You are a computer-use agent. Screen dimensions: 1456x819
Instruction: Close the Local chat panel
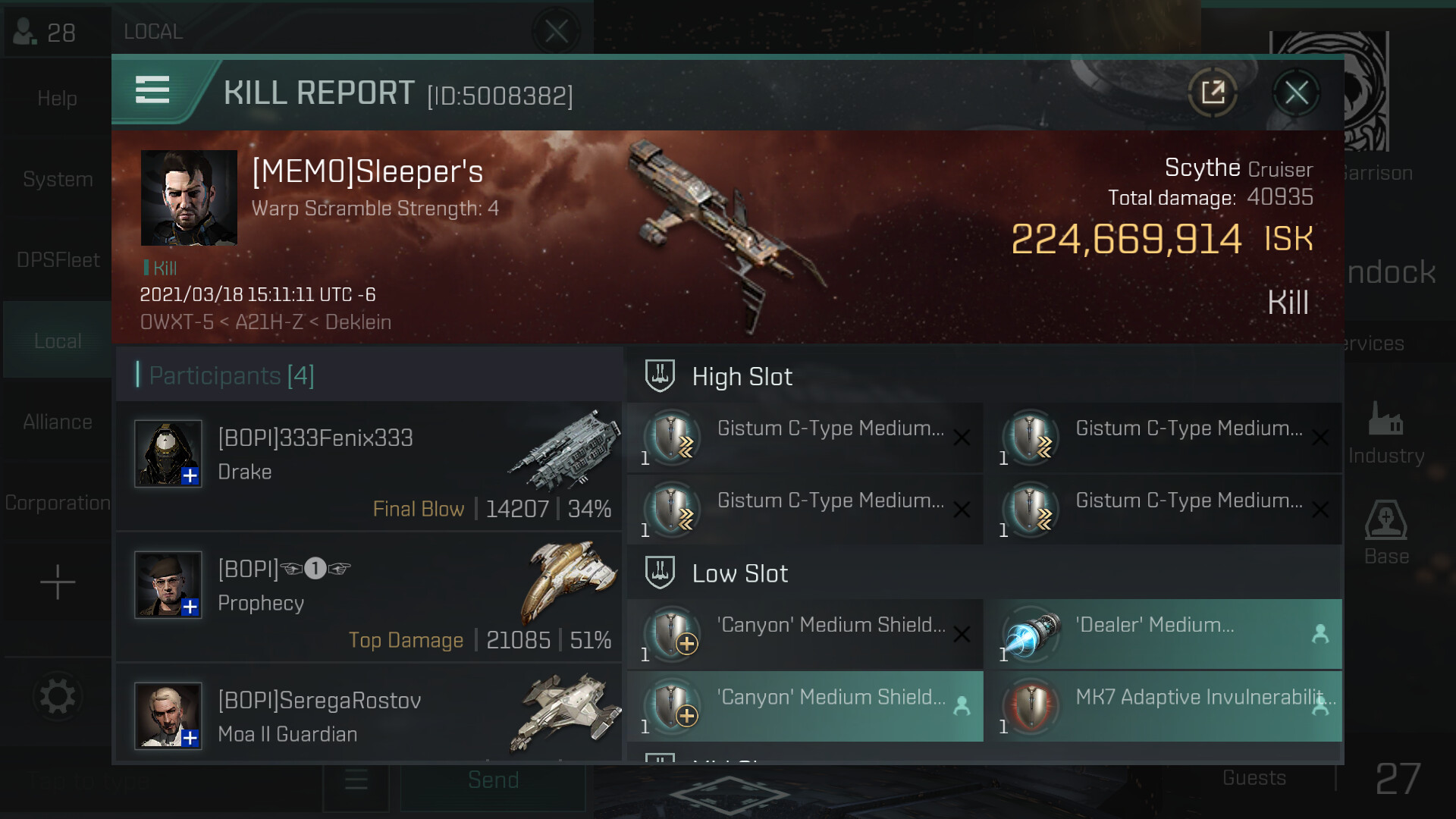(x=556, y=32)
